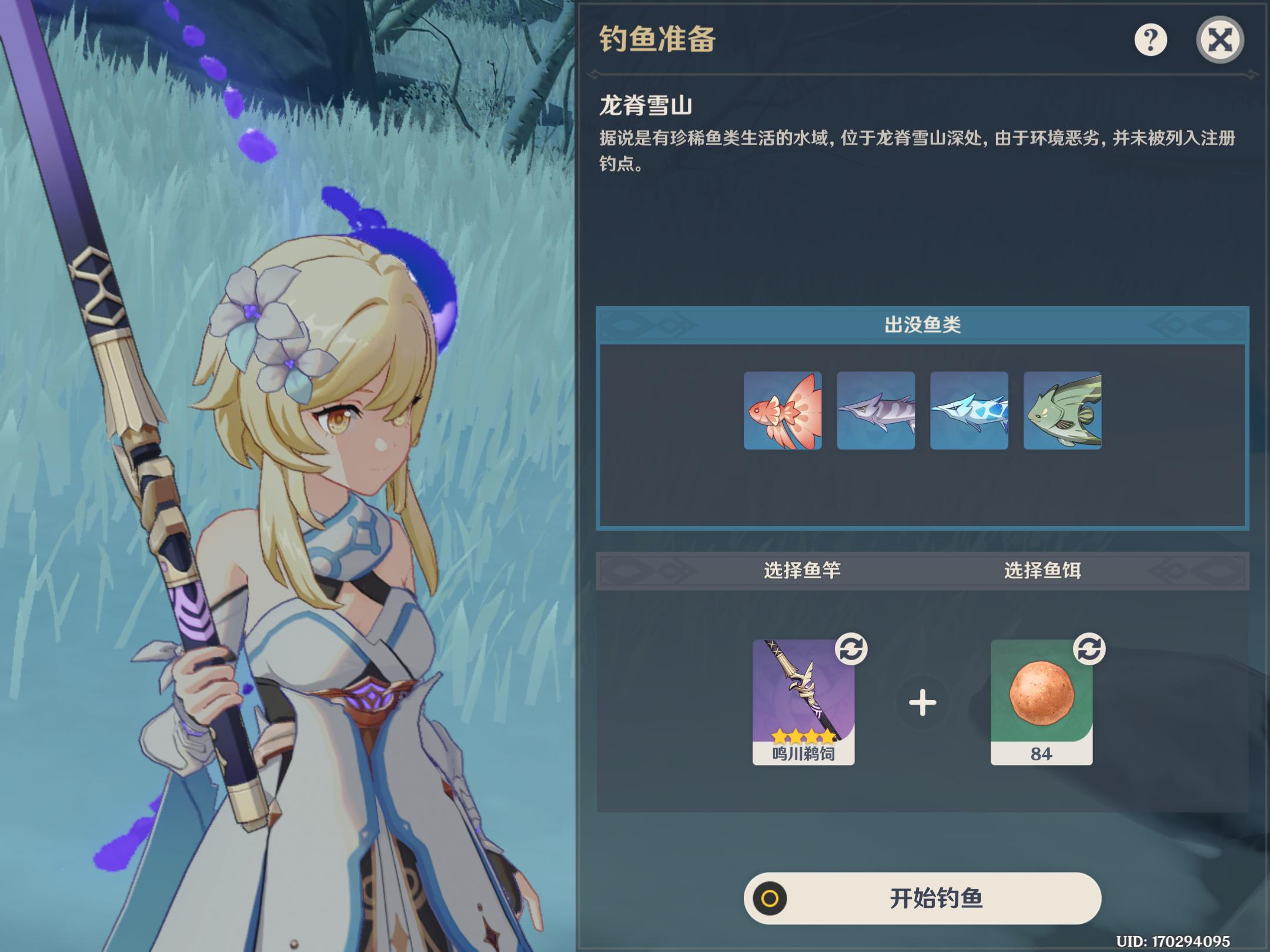Image resolution: width=1270 pixels, height=952 pixels.
Task: View the red fan-tailed fish icon
Action: pyautogui.click(x=783, y=411)
